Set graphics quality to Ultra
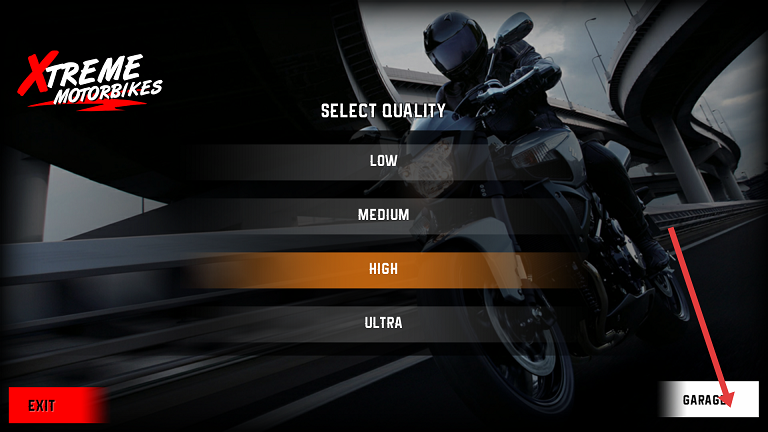This screenshot has width=768, height=432. point(384,323)
